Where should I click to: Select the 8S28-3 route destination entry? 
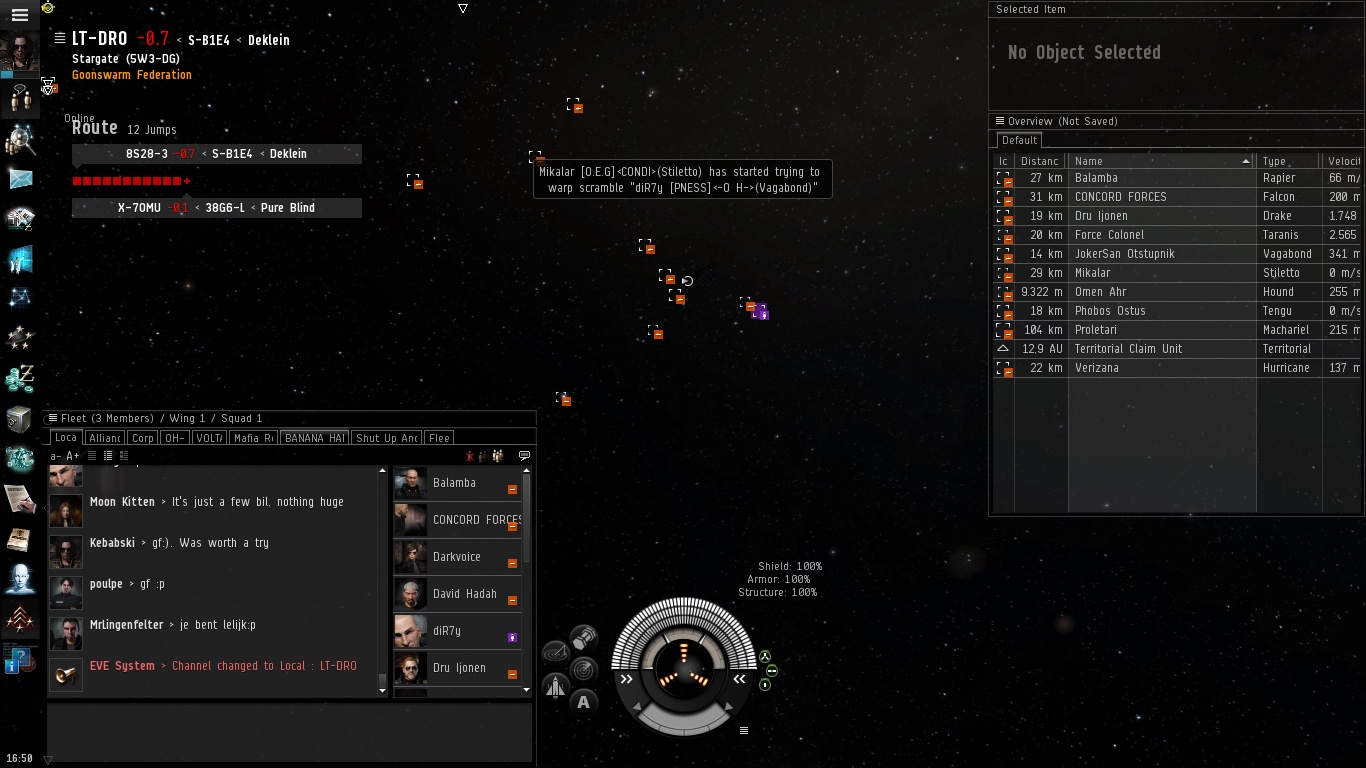pos(216,154)
